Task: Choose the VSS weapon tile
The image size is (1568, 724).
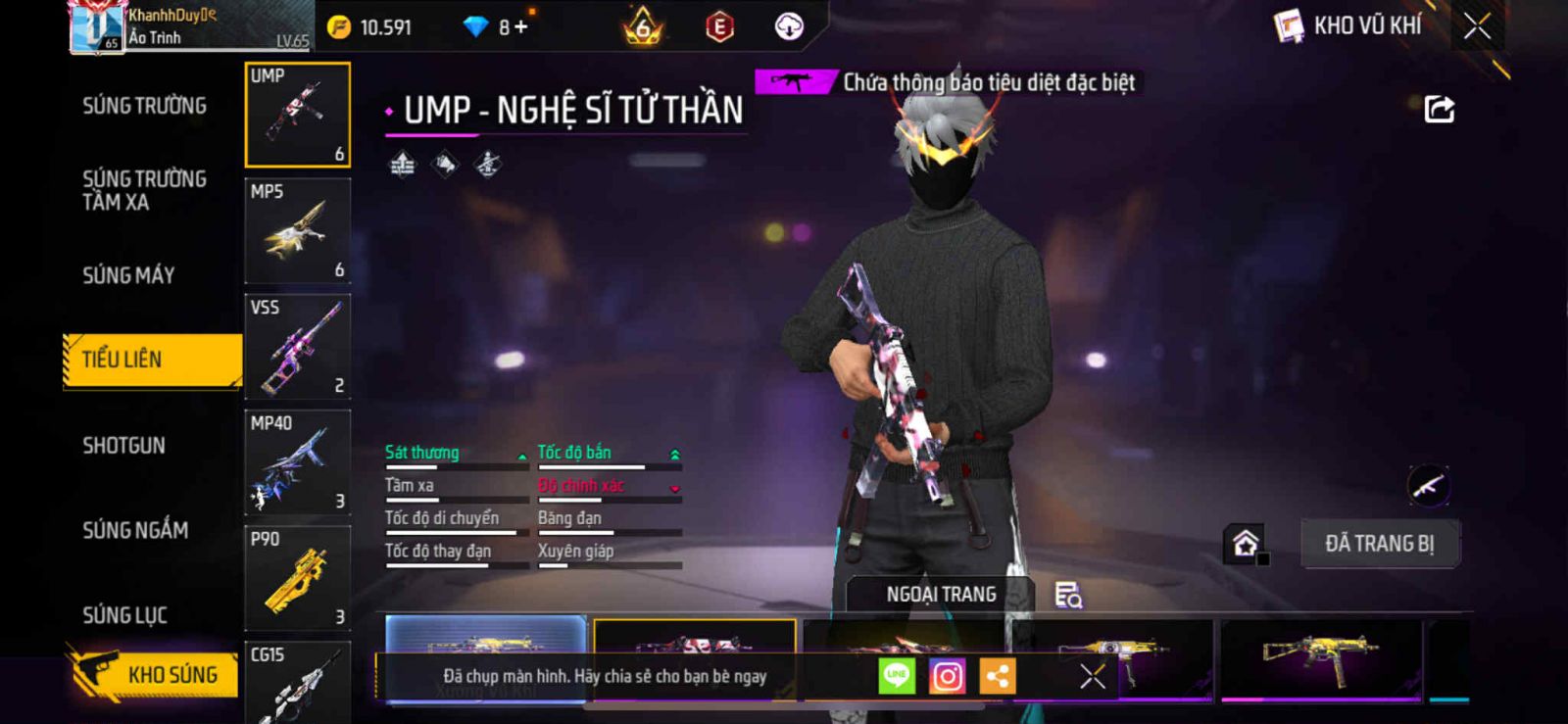Action: click(x=298, y=347)
